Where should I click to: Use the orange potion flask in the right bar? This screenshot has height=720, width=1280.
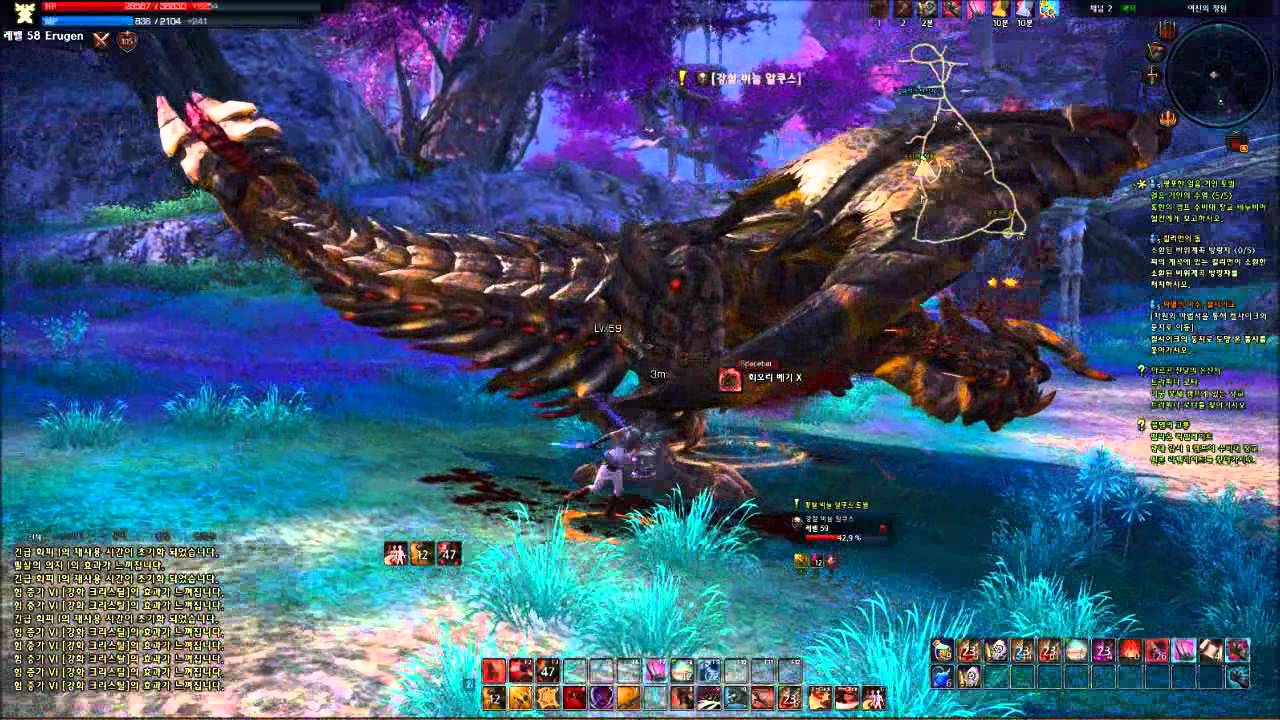[x=942, y=651]
